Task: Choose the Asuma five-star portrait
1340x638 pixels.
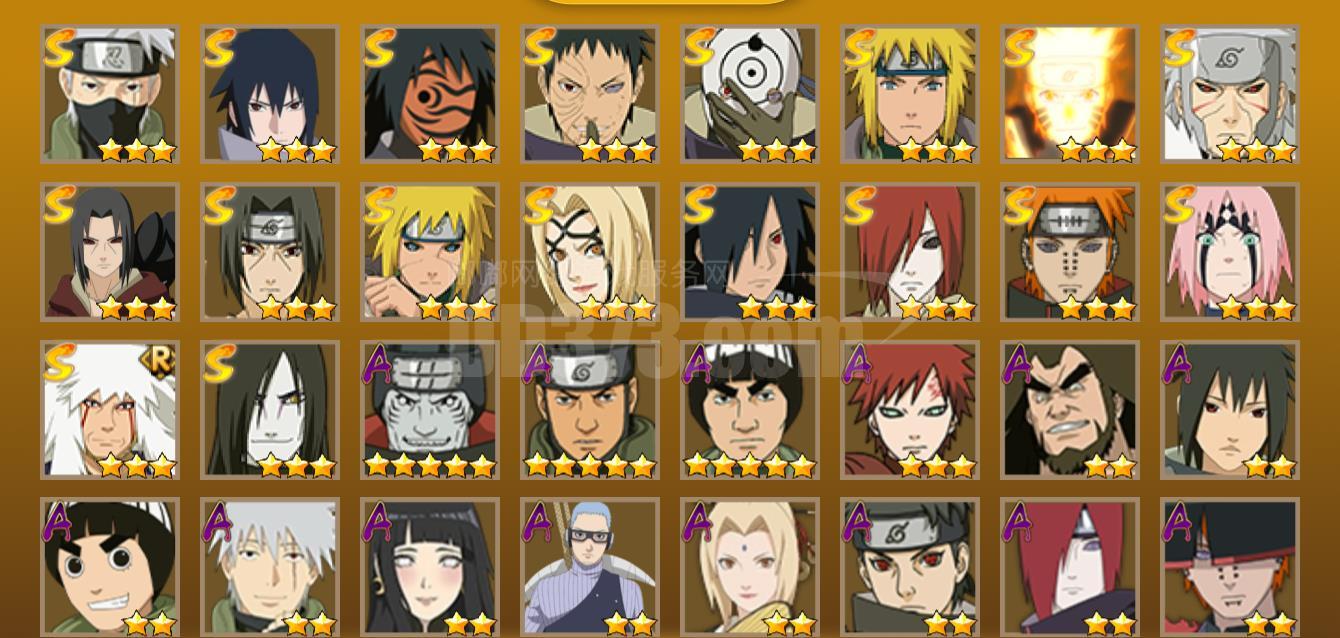Action: point(589,410)
